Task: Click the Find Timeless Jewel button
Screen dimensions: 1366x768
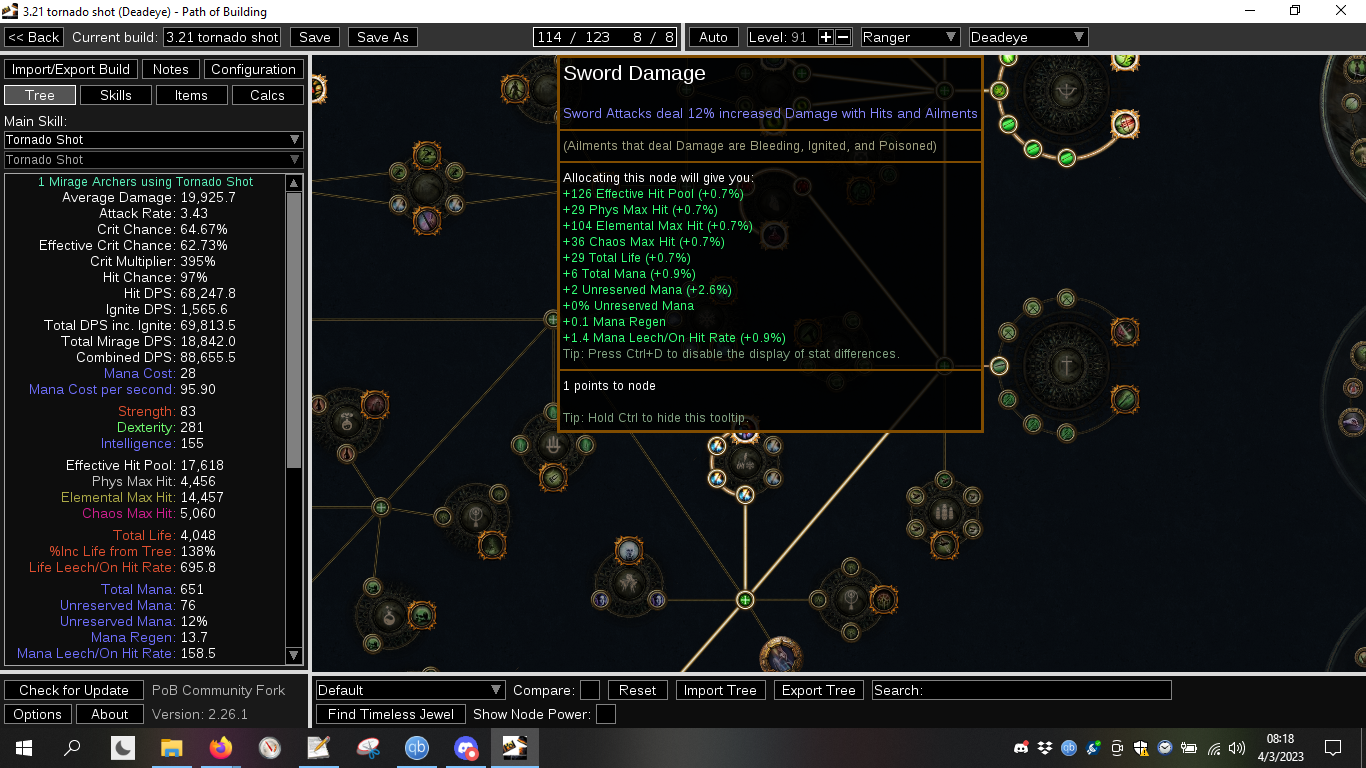Action: (x=390, y=714)
